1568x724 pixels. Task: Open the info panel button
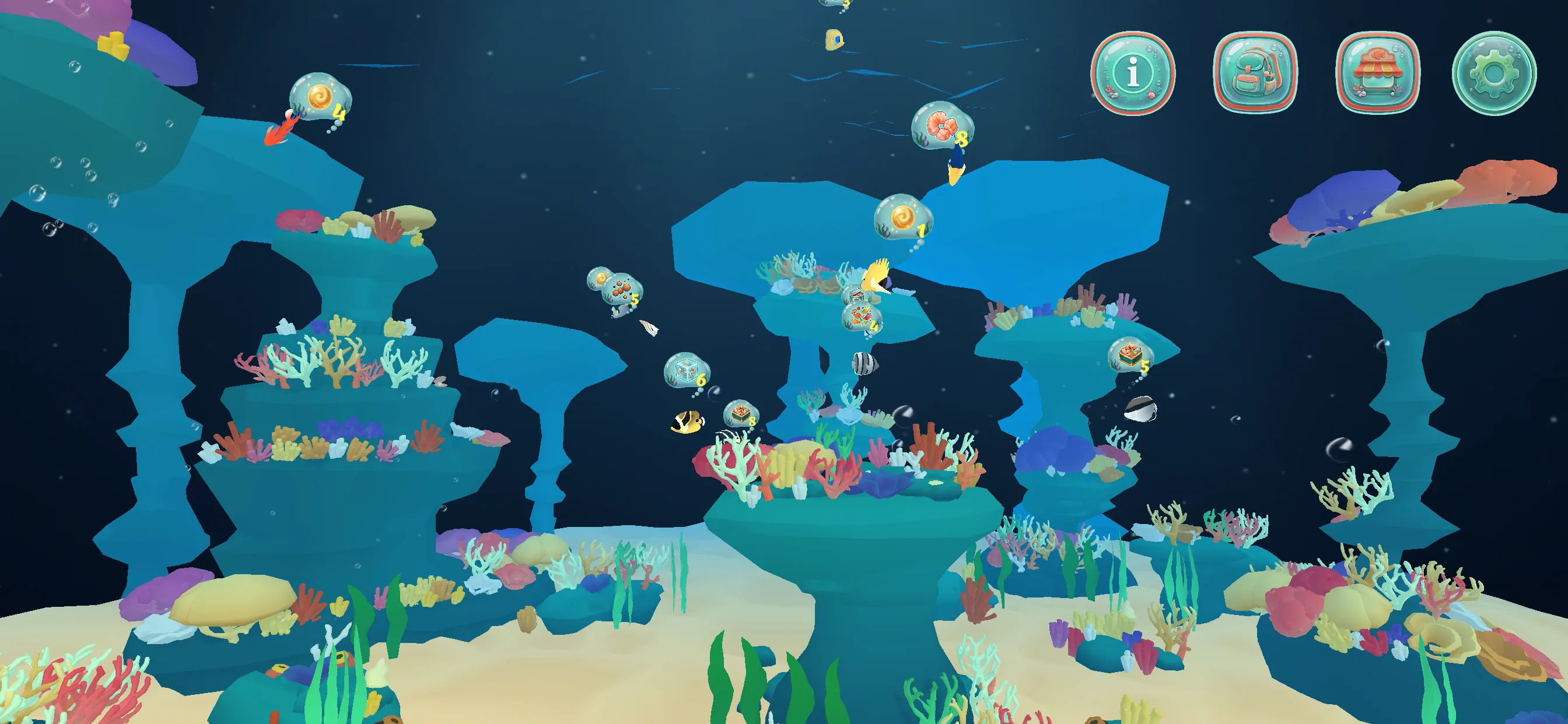(1132, 72)
